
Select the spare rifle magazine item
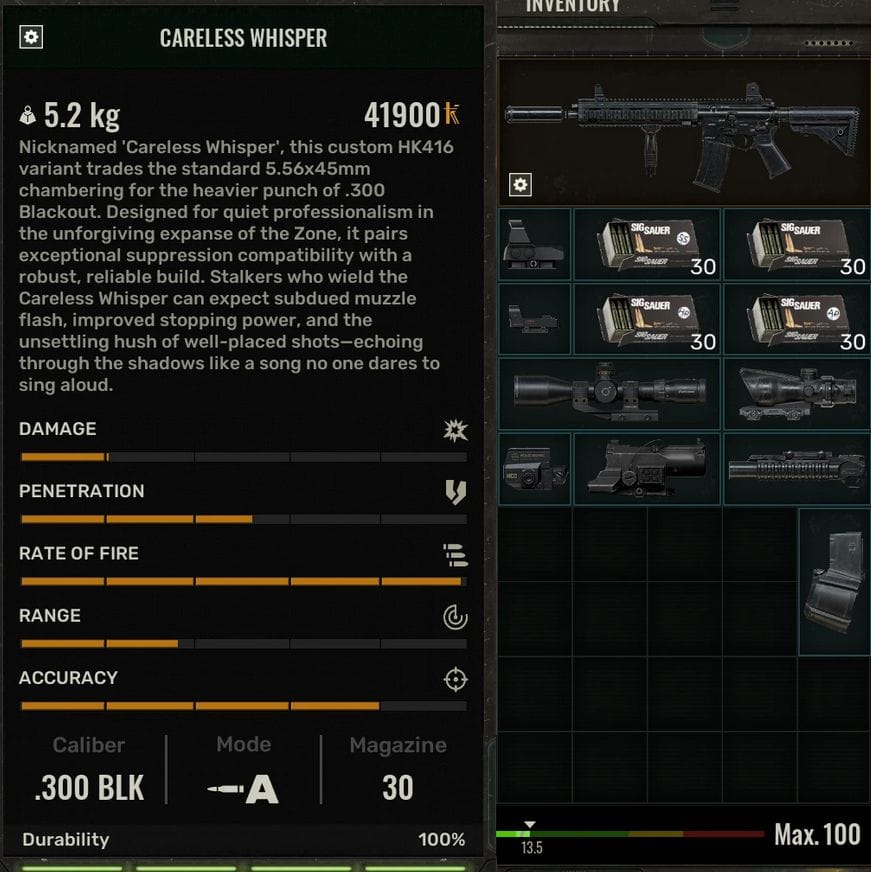833,581
